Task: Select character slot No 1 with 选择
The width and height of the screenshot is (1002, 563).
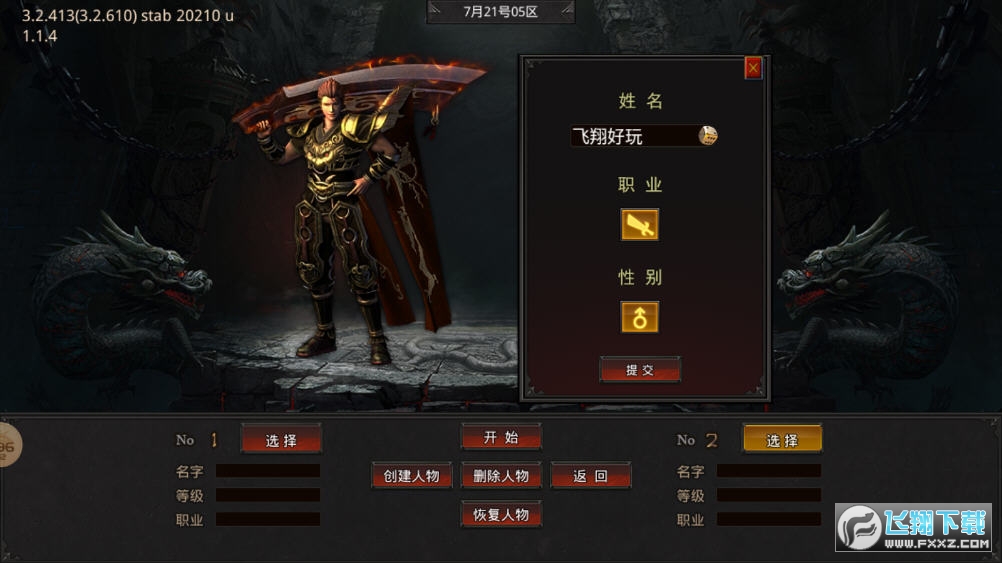Action: pos(281,440)
